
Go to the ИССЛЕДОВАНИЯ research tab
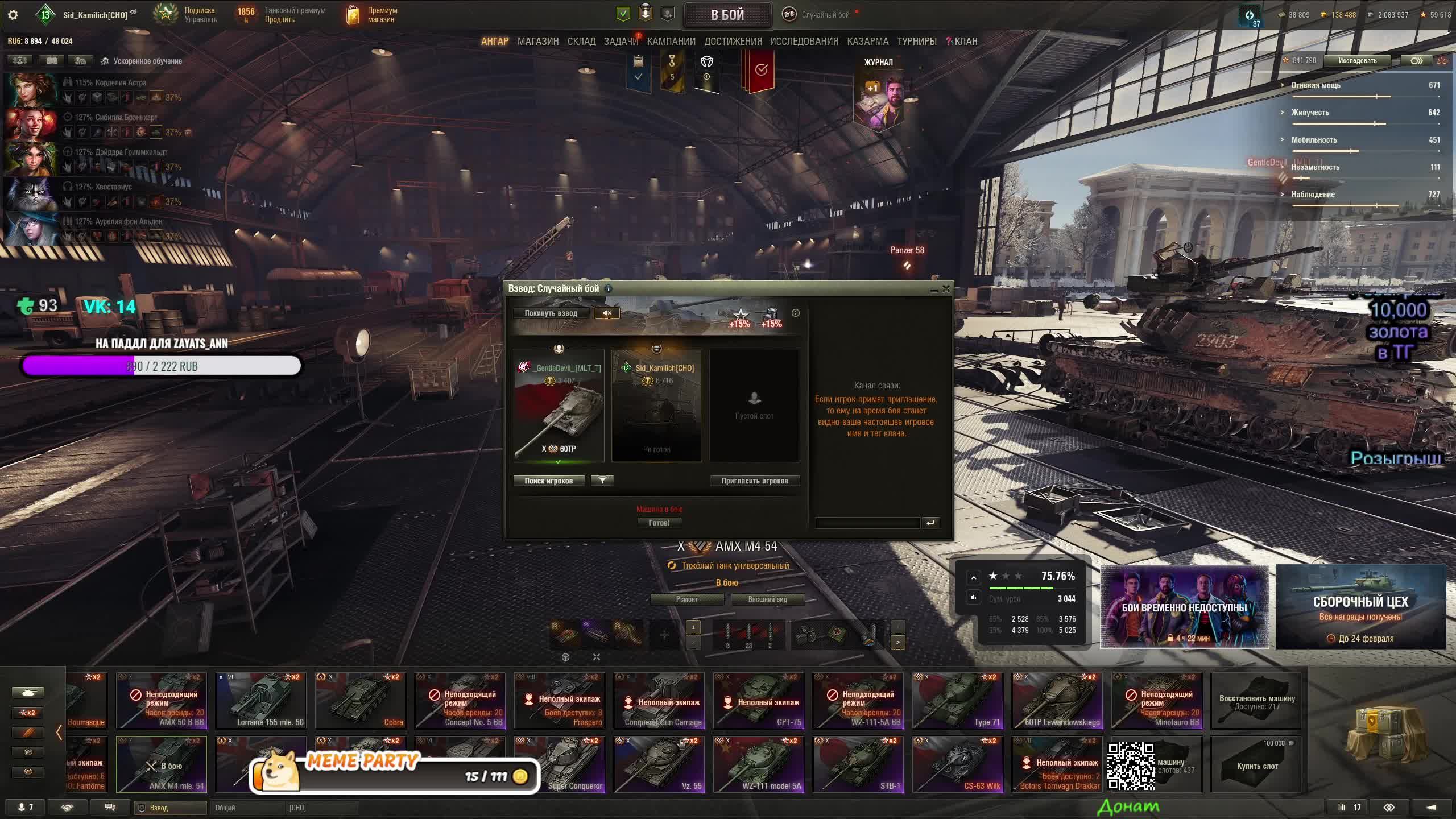(x=804, y=42)
